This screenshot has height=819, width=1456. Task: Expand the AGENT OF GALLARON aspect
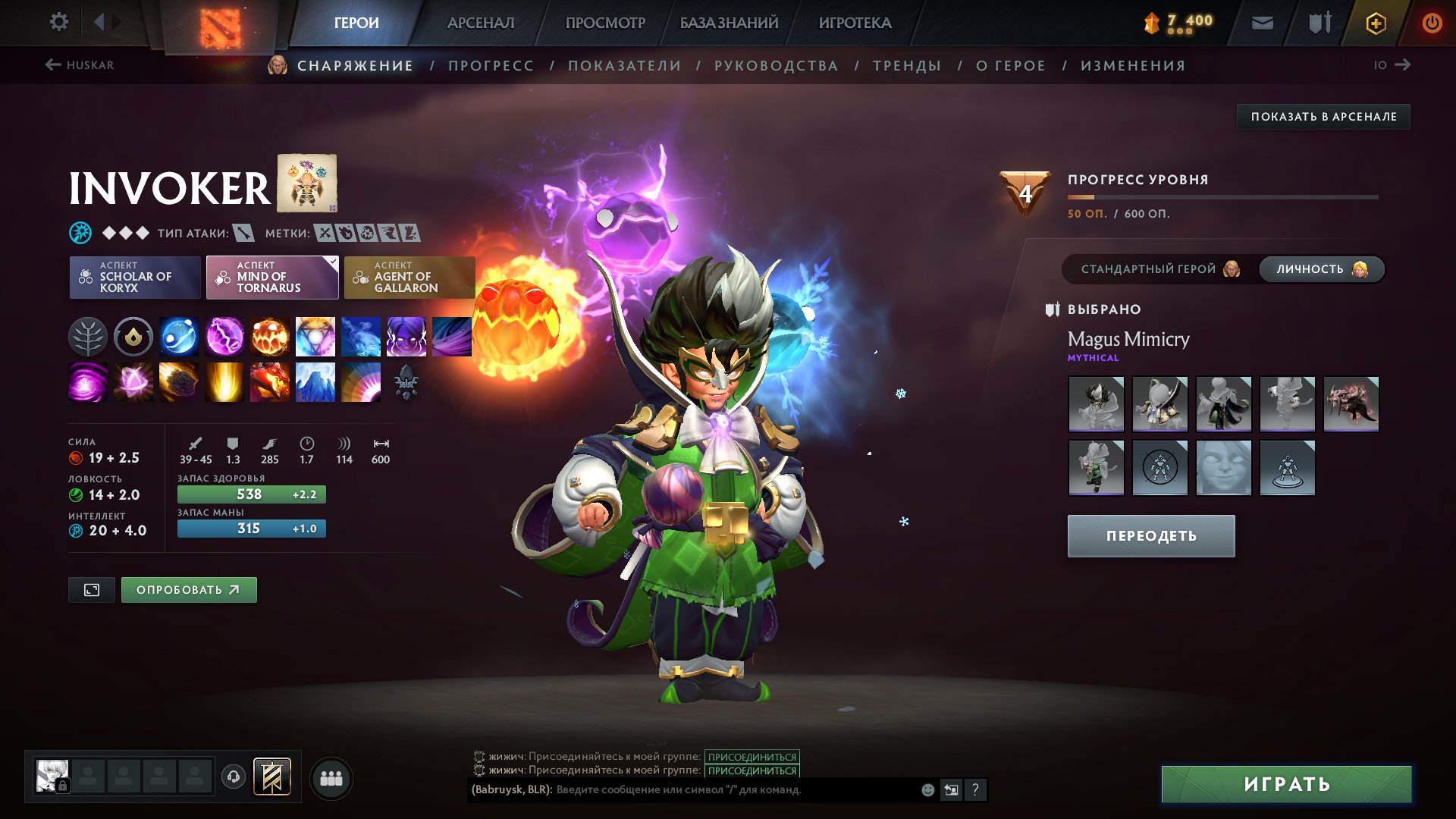409,278
